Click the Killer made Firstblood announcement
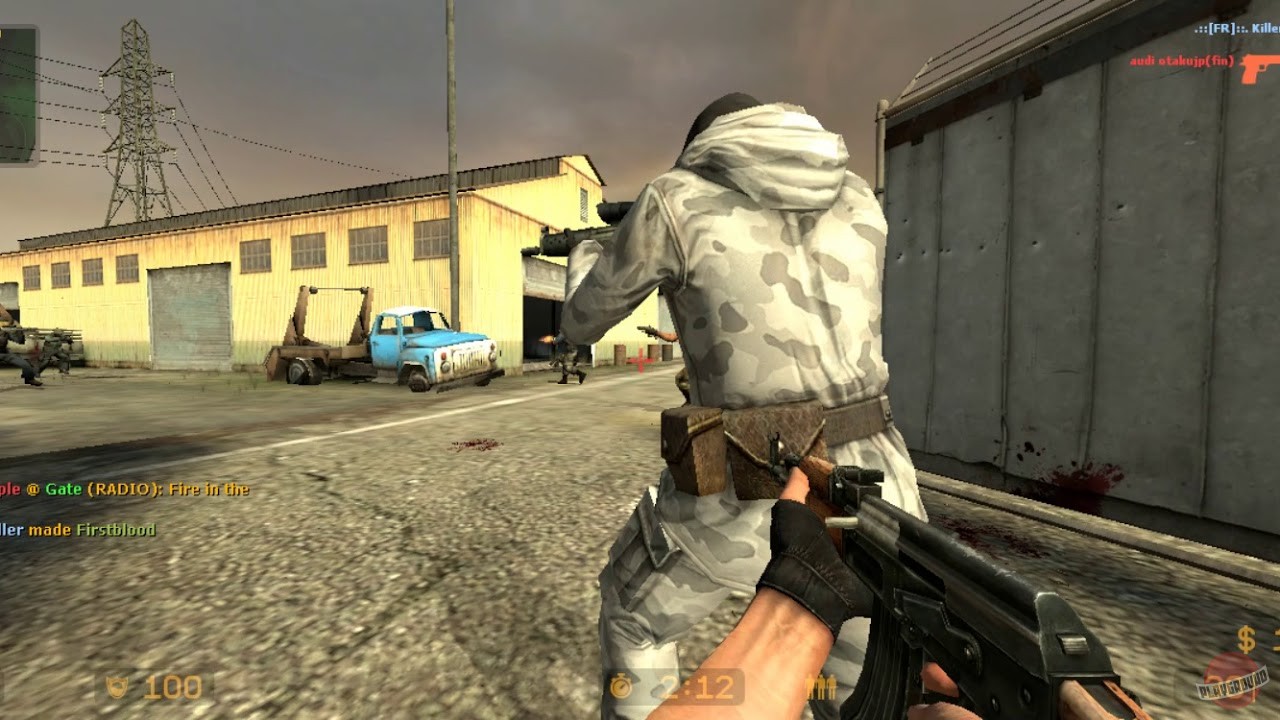Image resolution: width=1280 pixels, height=720 pixels. (x=80, y=531)
